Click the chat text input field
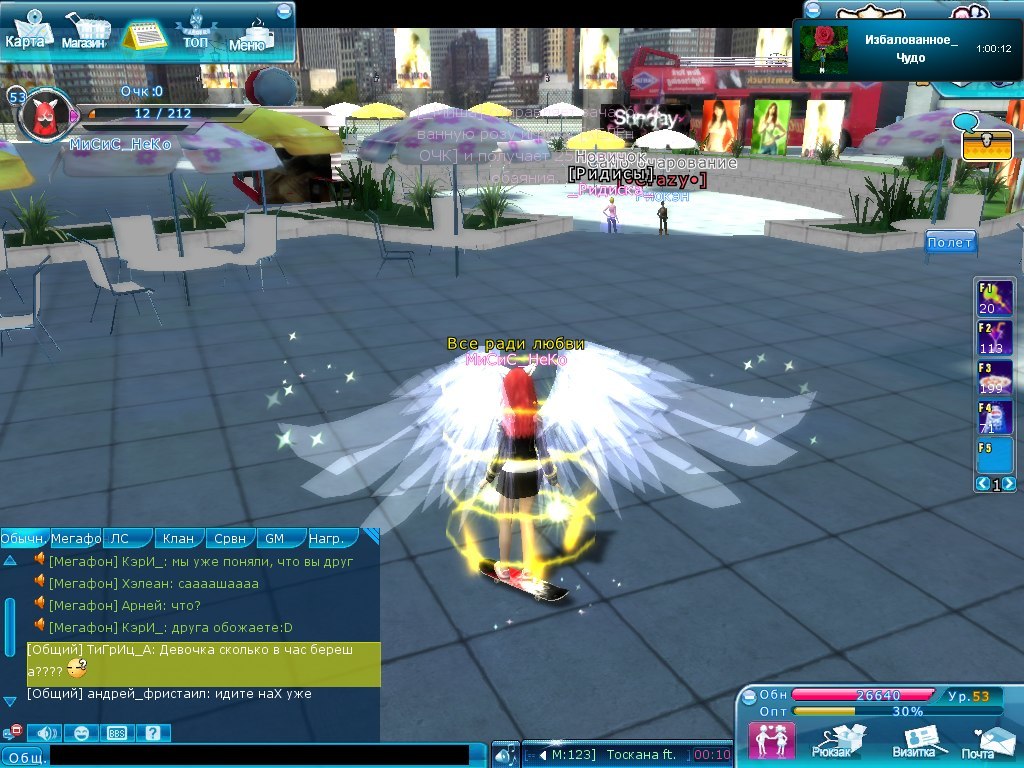The image size is (1024, 768). coord(260,755)
